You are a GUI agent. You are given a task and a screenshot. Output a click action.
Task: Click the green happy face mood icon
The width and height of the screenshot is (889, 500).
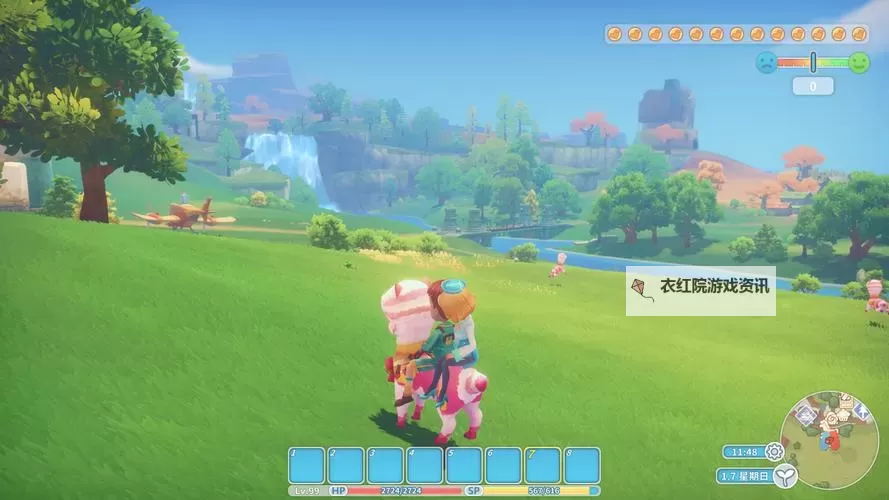click(x=858, y=62)
